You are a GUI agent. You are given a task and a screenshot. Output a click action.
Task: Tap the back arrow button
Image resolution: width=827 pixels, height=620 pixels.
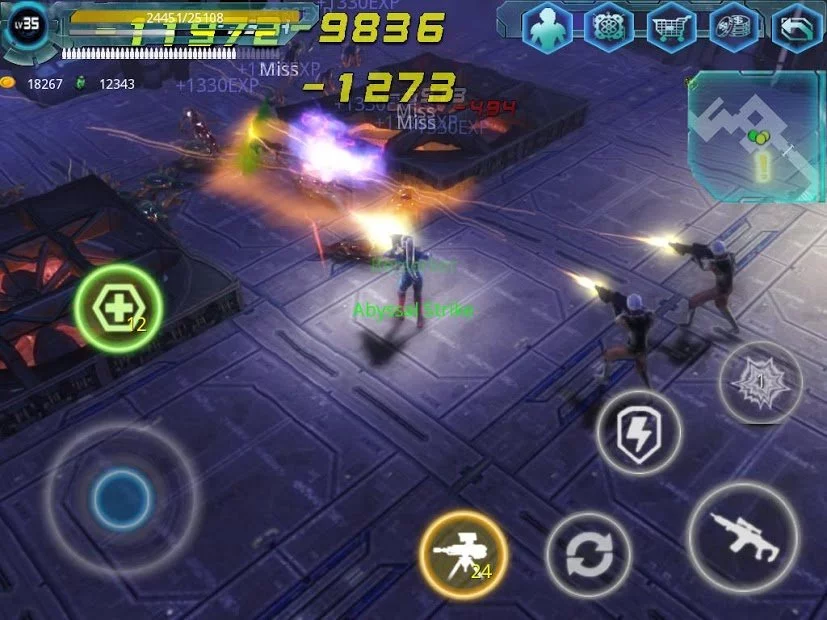coord(798,27)
